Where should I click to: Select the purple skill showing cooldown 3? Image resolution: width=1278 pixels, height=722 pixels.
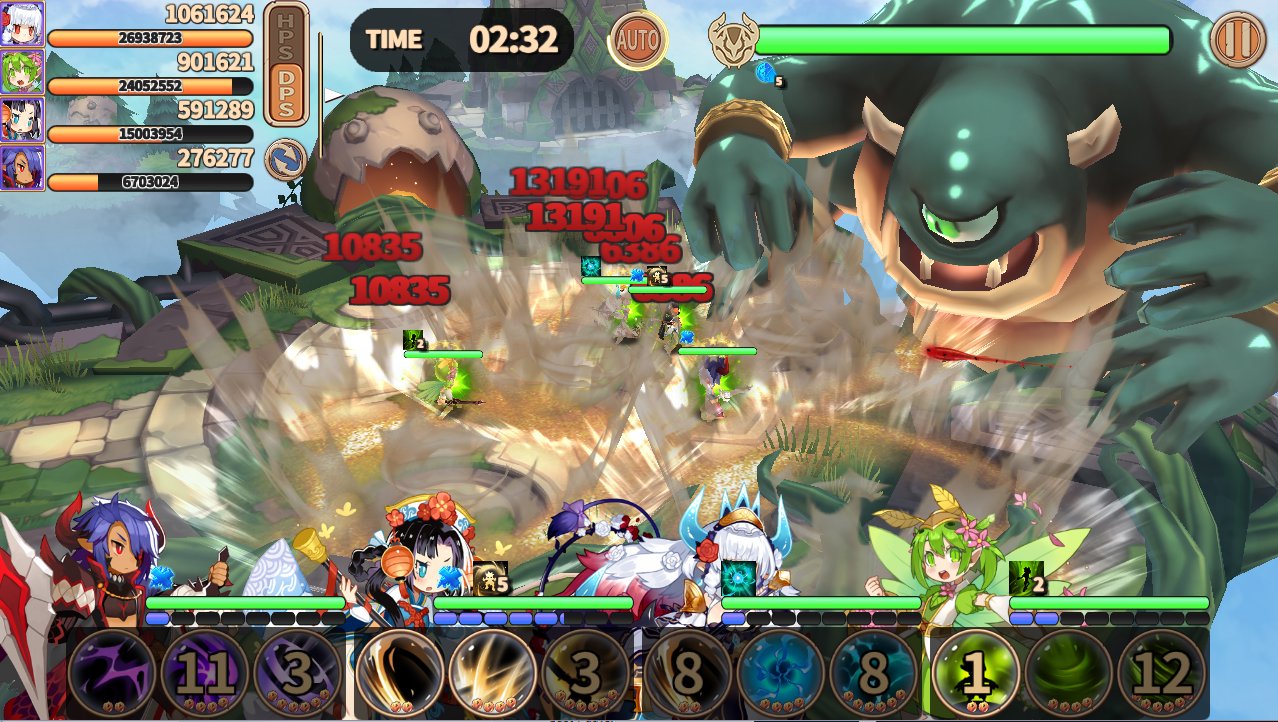pos(298,674)
